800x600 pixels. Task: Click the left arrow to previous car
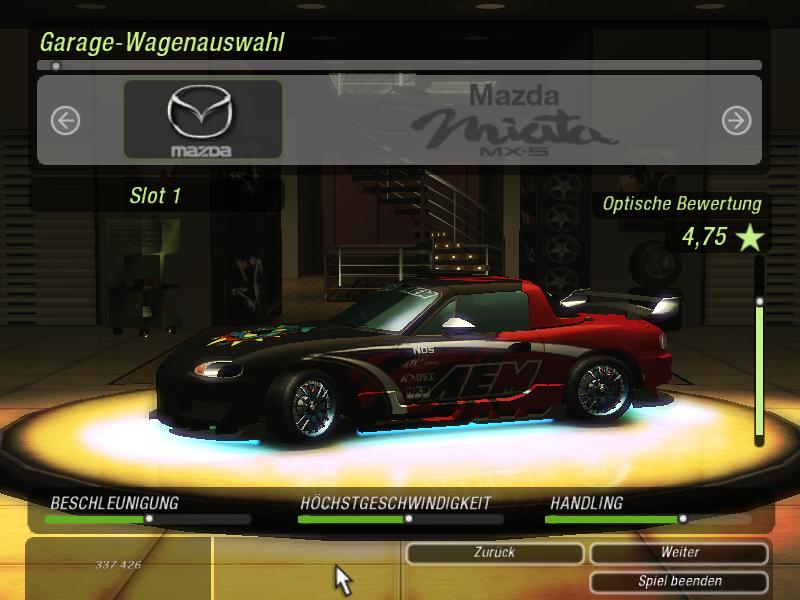(65, 121)
